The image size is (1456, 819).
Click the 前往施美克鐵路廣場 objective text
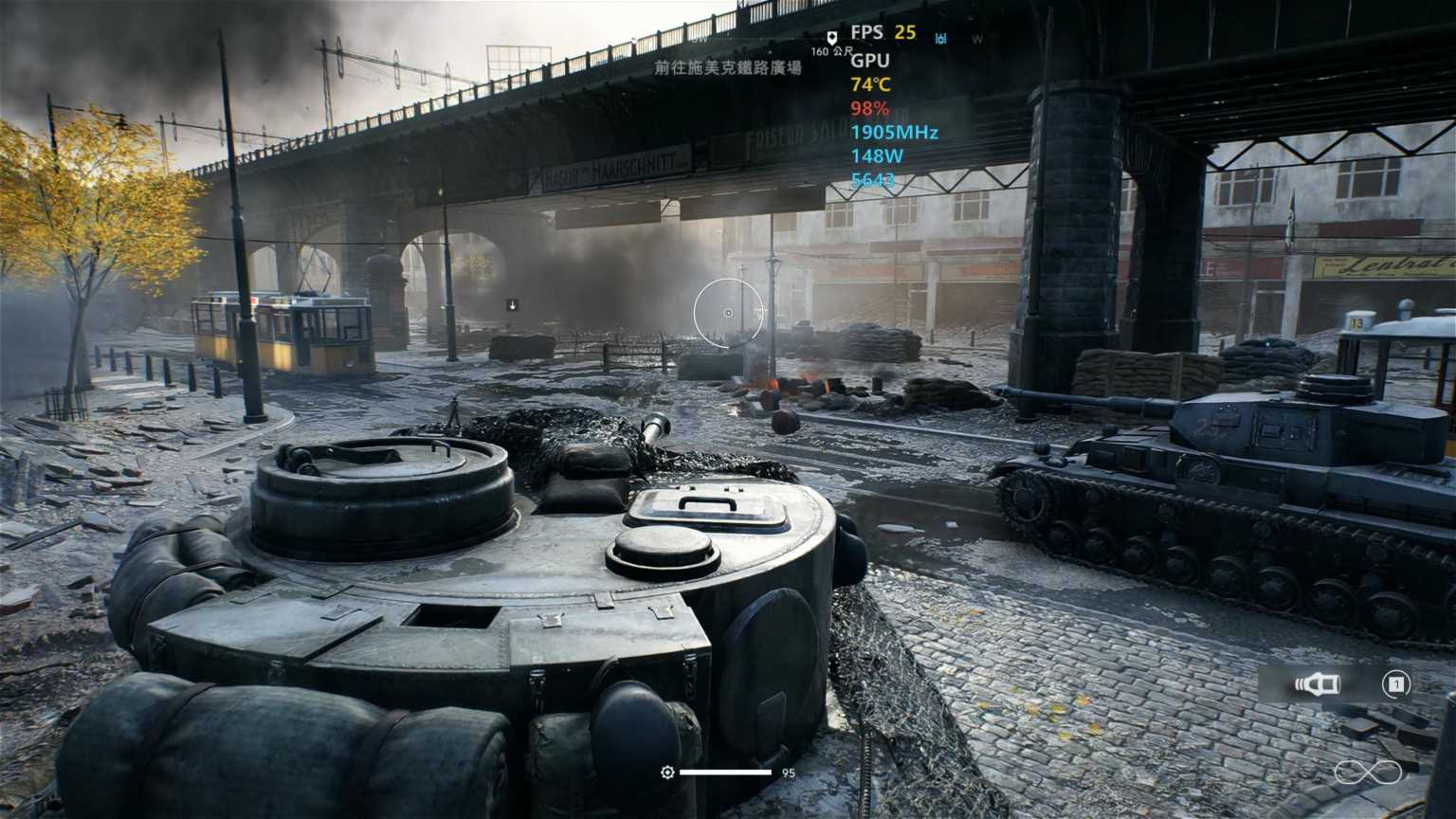click(728, 68)
